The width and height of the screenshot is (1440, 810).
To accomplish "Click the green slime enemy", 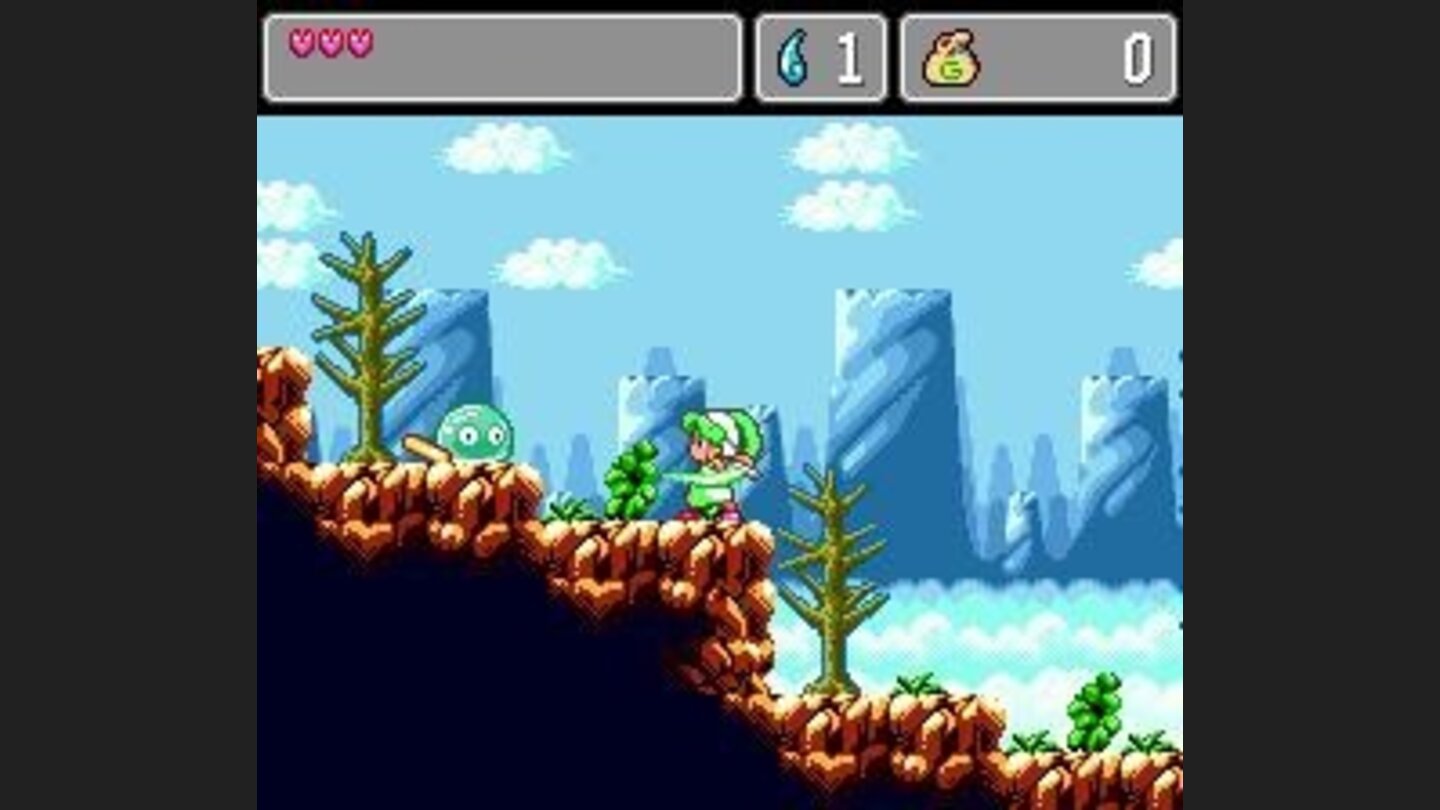I will click(x=473, y=433).
